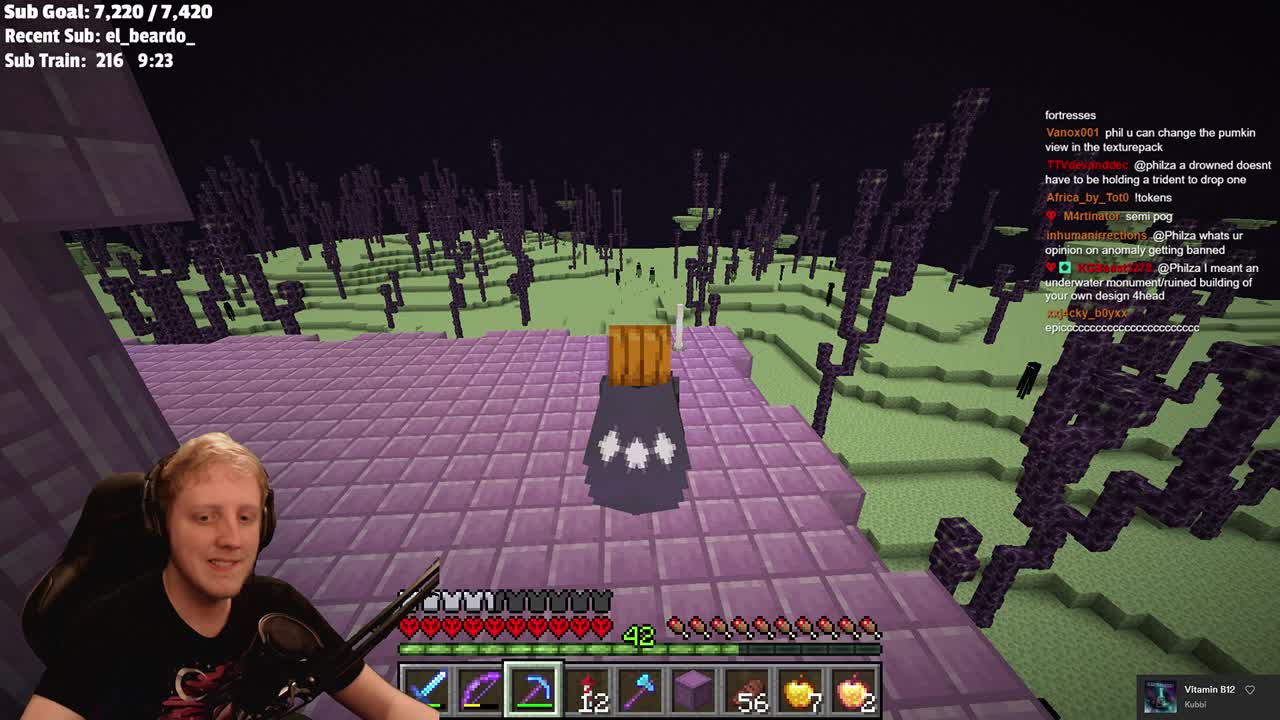Choose the enchanted apple stack of 2
The height and width of the screenshot is (720, 1280).
point(855,691)
